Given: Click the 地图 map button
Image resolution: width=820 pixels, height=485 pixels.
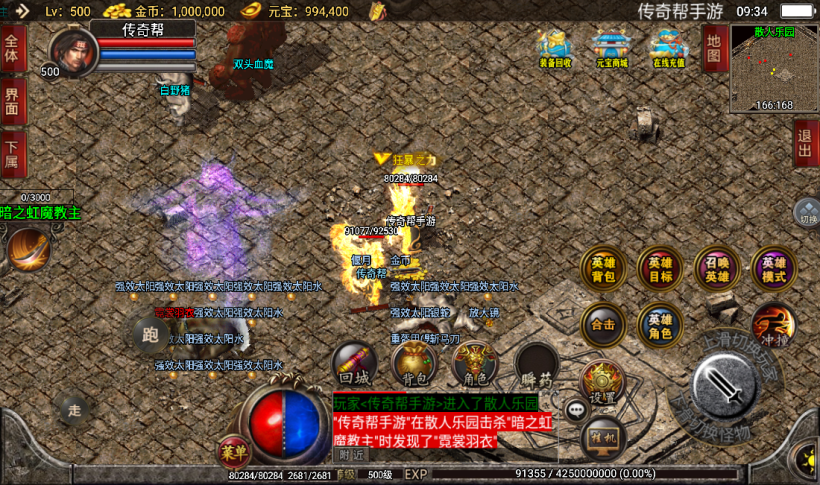Looking at the screenshot, I should pyautogui.click(x=713, y=48).
